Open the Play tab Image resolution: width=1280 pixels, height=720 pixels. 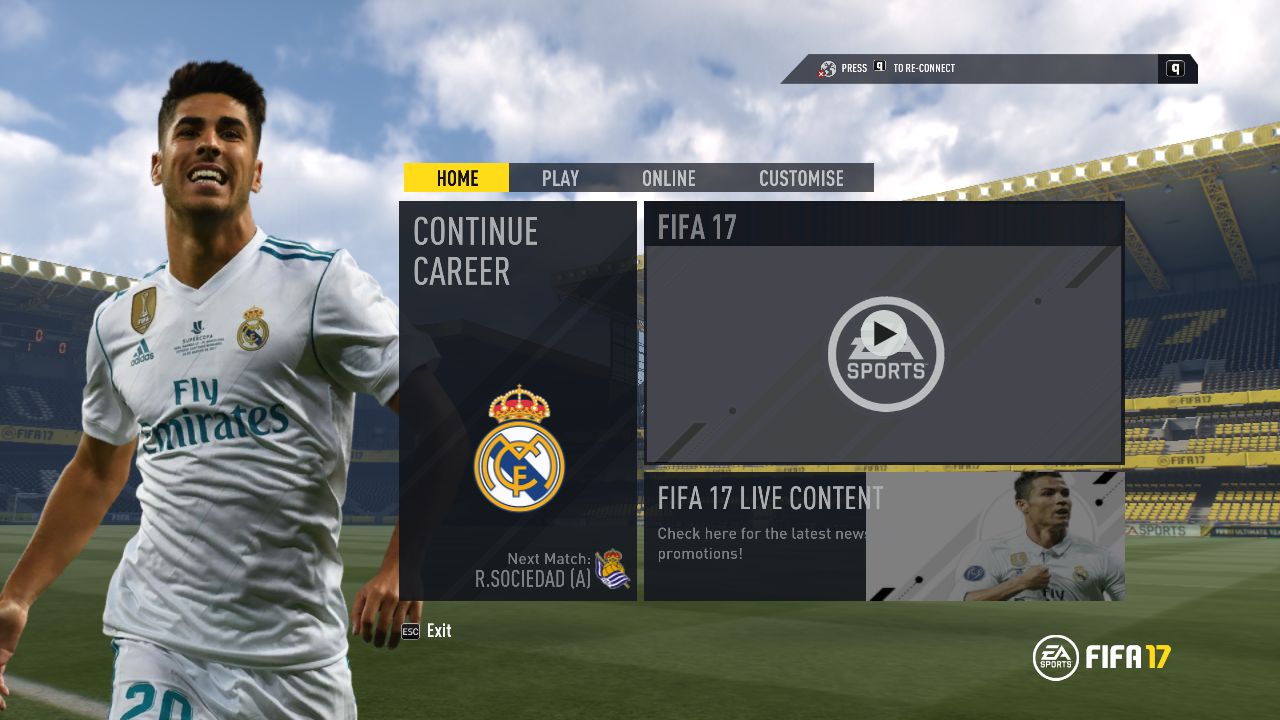(560, 178)
